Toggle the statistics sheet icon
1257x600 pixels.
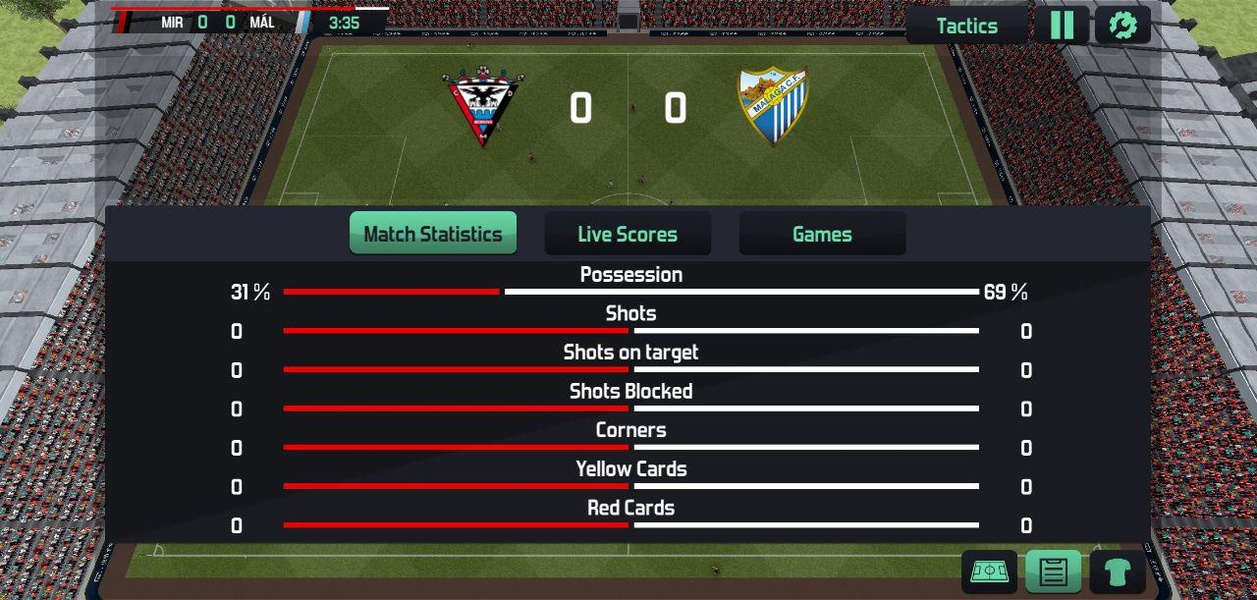(x=1053, y=572)
